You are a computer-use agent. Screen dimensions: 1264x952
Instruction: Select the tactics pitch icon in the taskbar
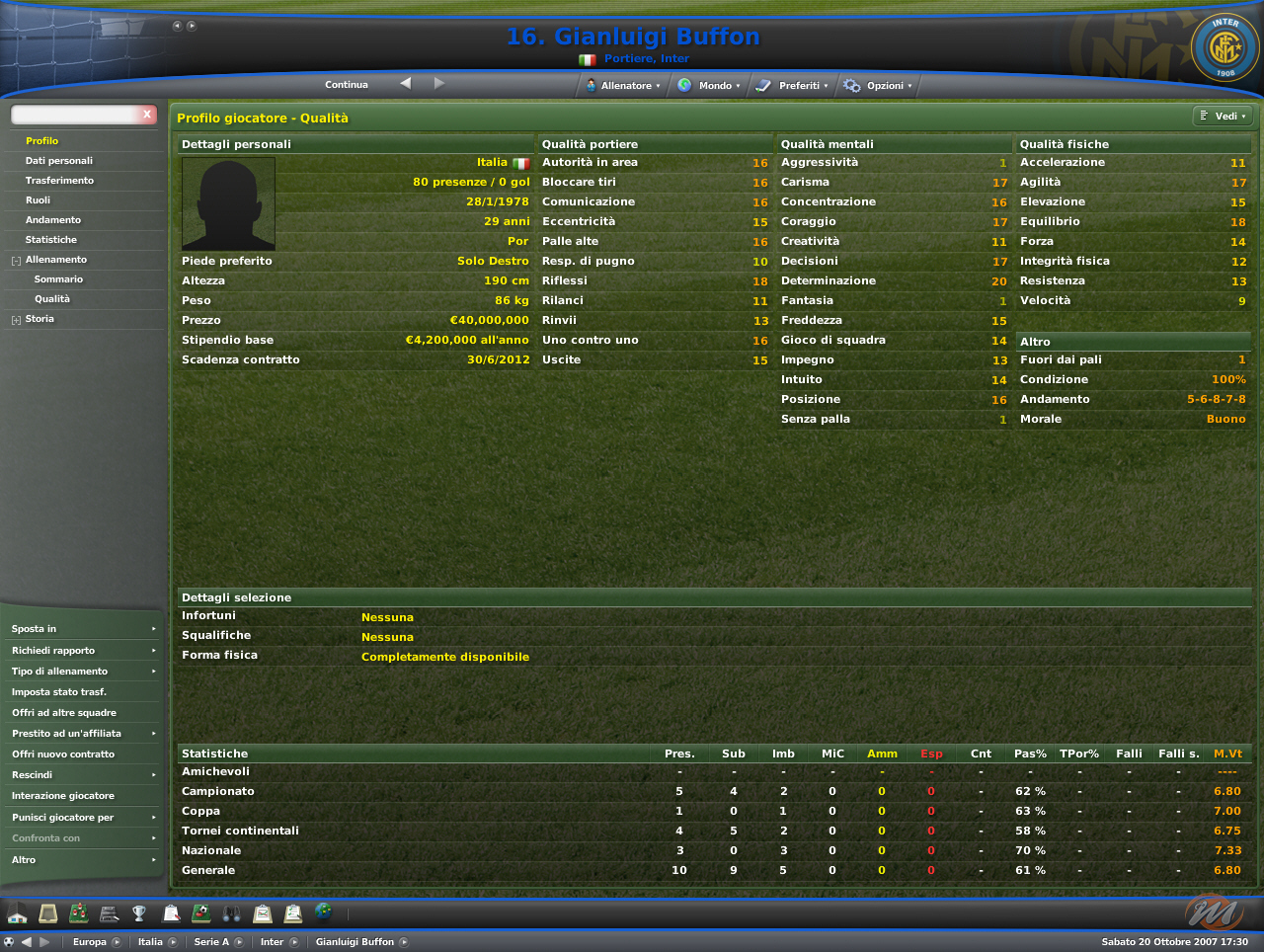[x=79, y=913]
